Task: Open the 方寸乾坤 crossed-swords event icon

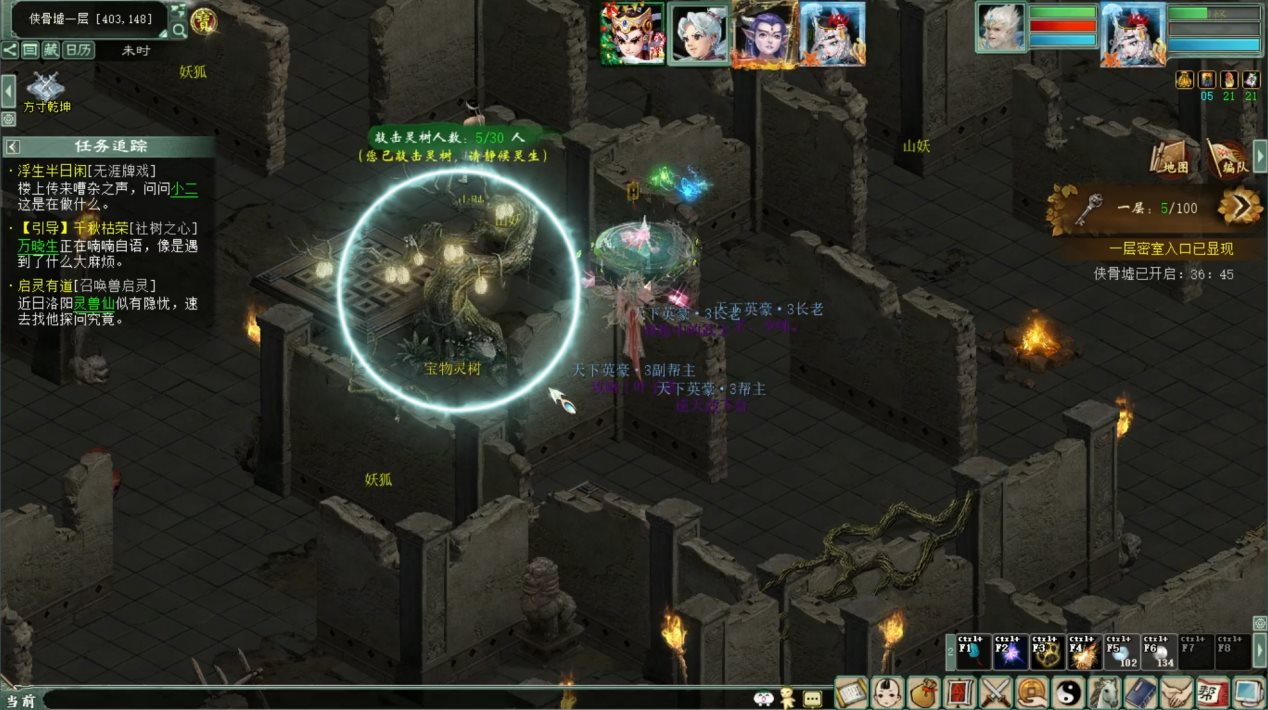Action: pos(45,89)
